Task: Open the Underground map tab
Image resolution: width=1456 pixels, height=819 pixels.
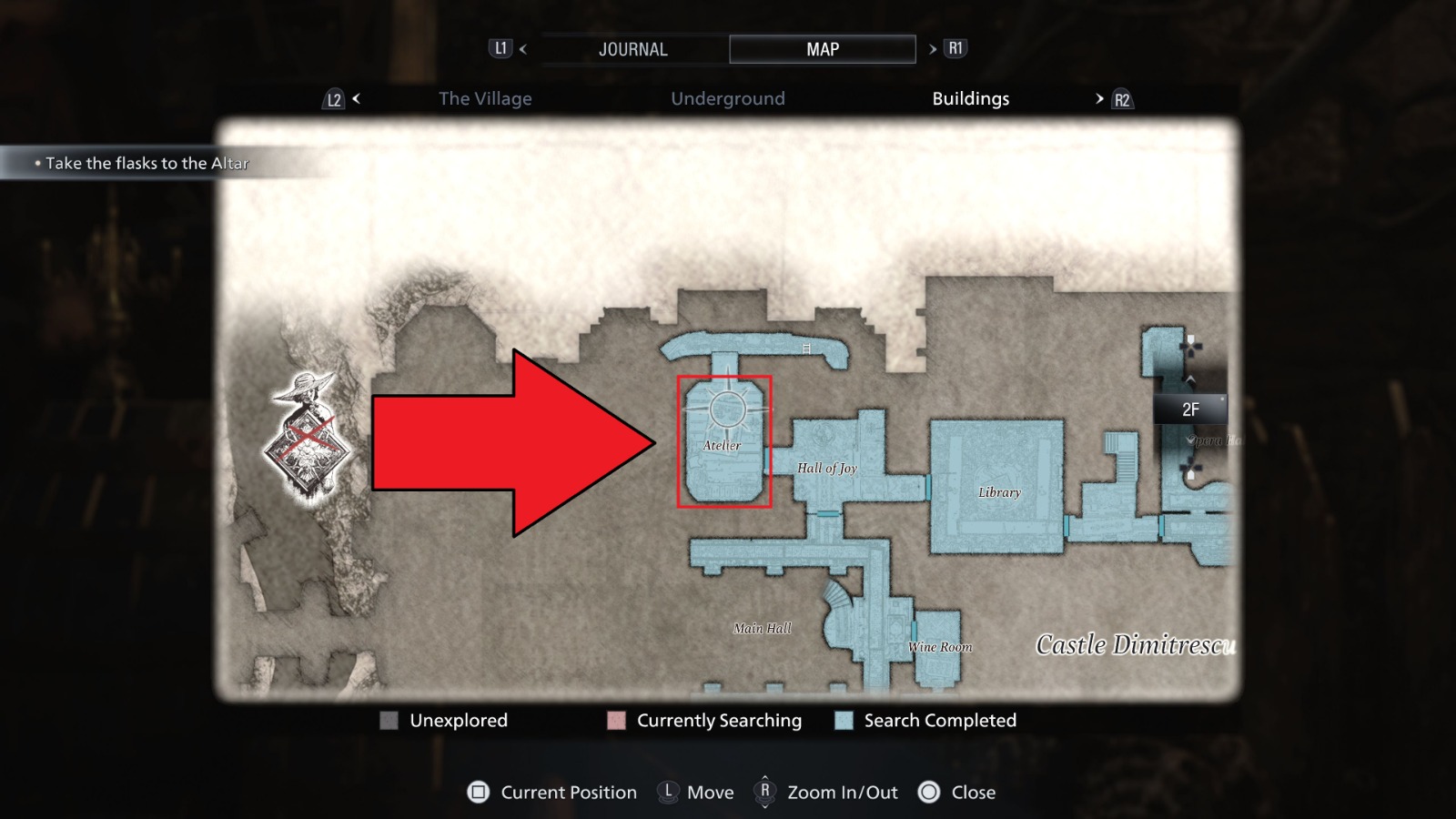Action: click(728, 98)
